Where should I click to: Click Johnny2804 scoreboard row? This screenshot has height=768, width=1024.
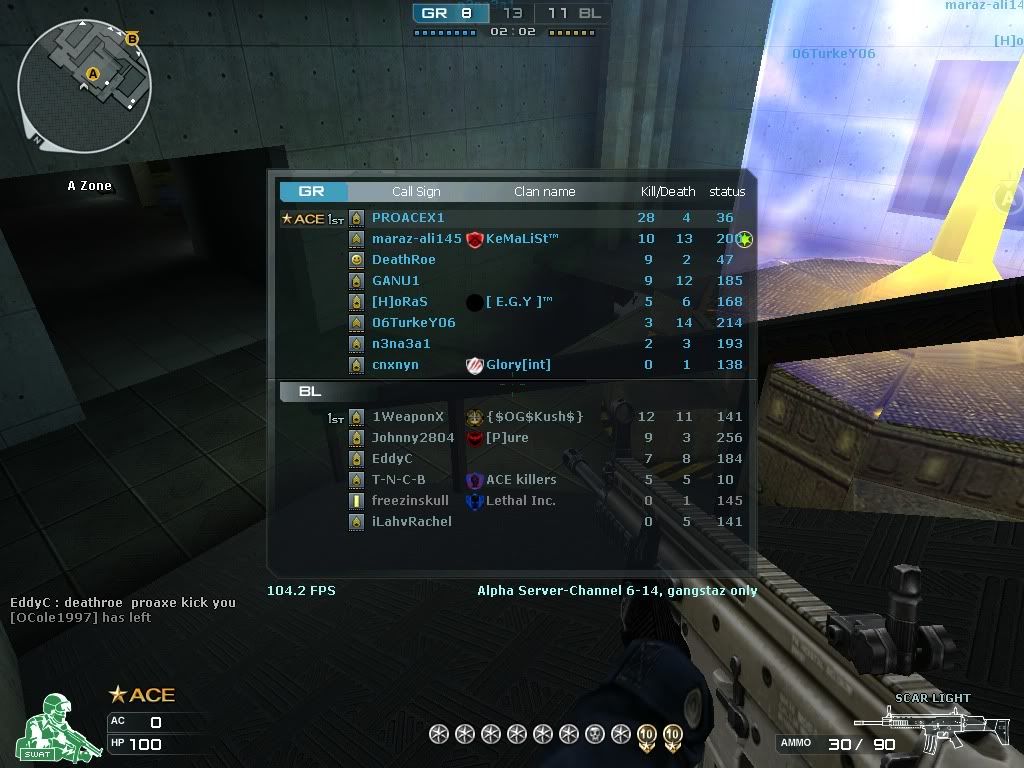pos(413,438)
